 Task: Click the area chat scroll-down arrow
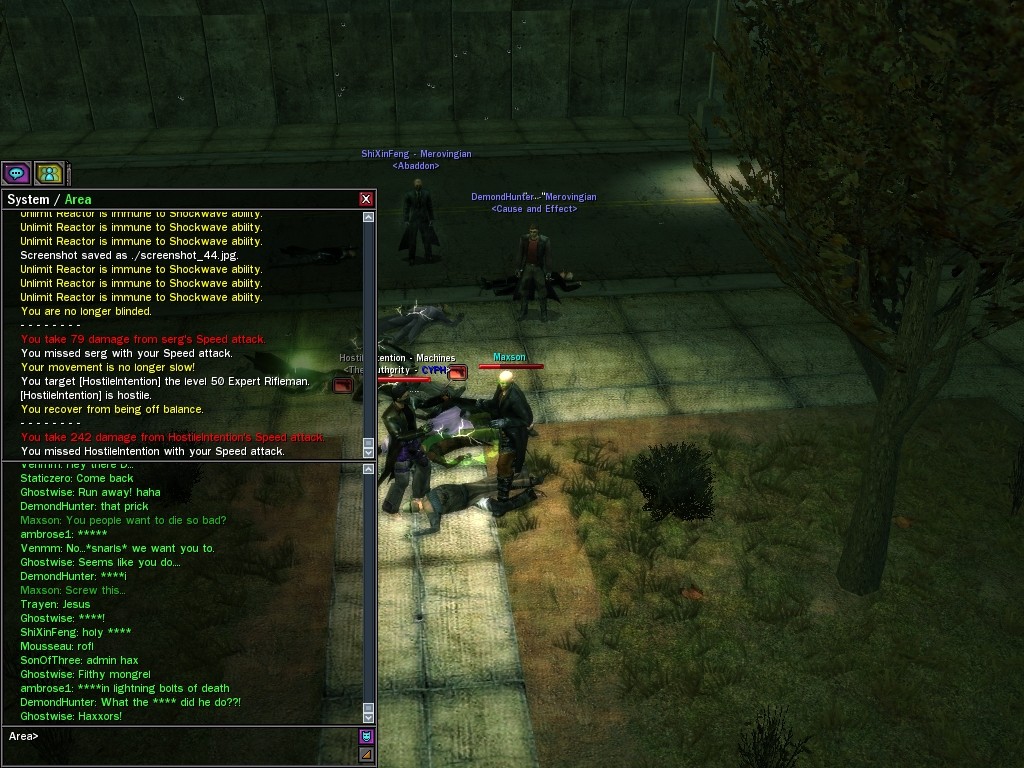pos(369,716)
